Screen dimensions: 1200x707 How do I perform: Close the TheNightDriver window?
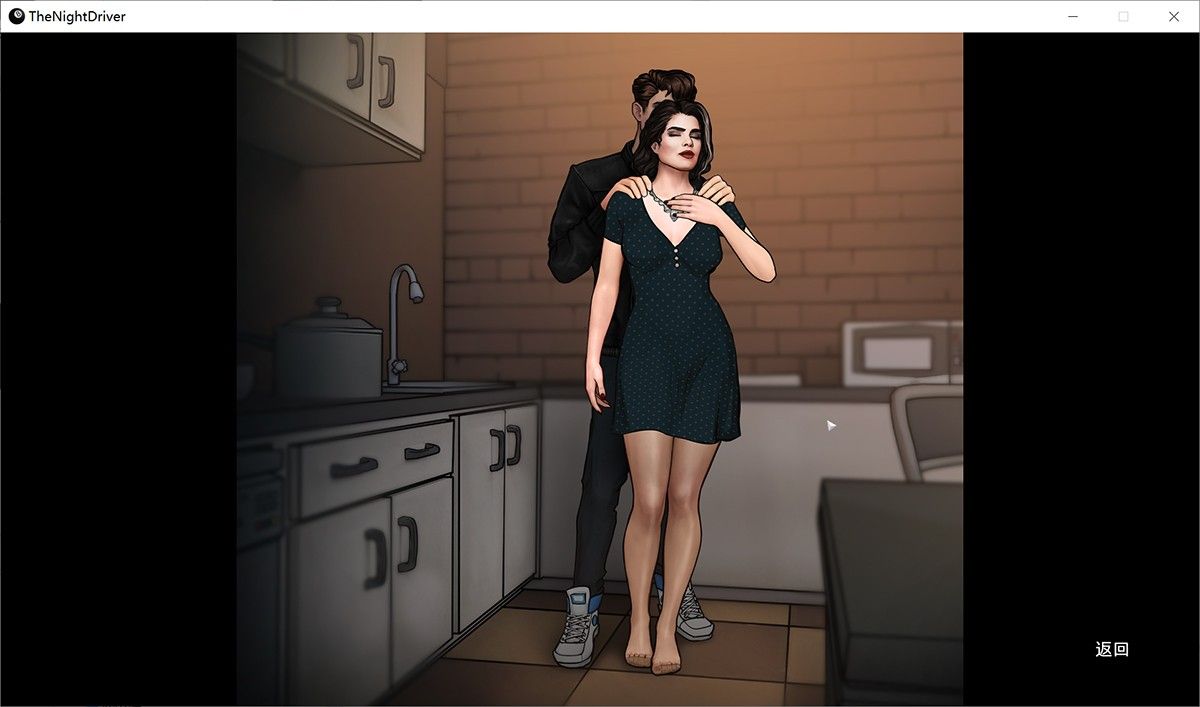[x=1174, y=16]
